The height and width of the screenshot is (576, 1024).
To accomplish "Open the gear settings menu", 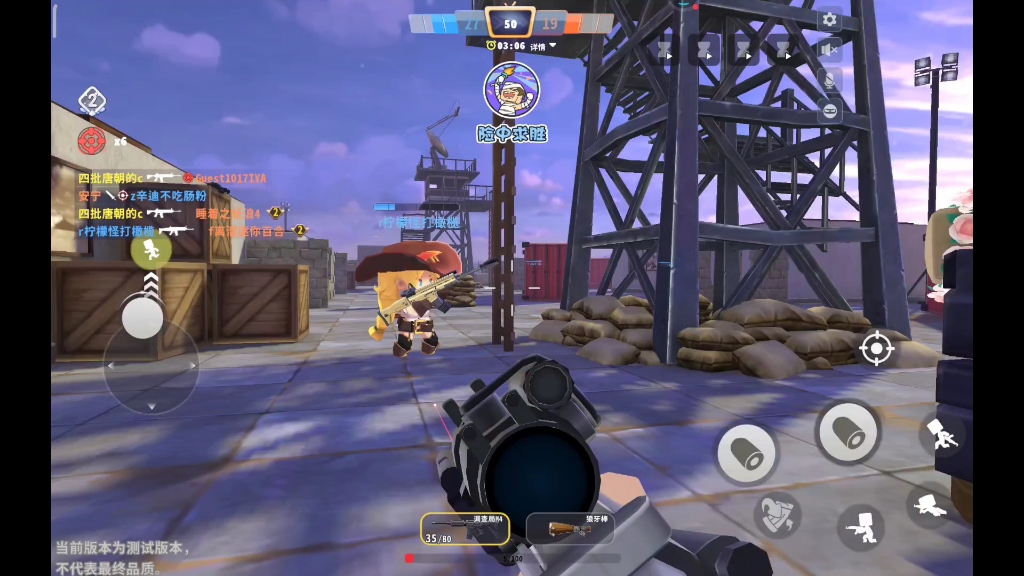I will pos(829,20).
